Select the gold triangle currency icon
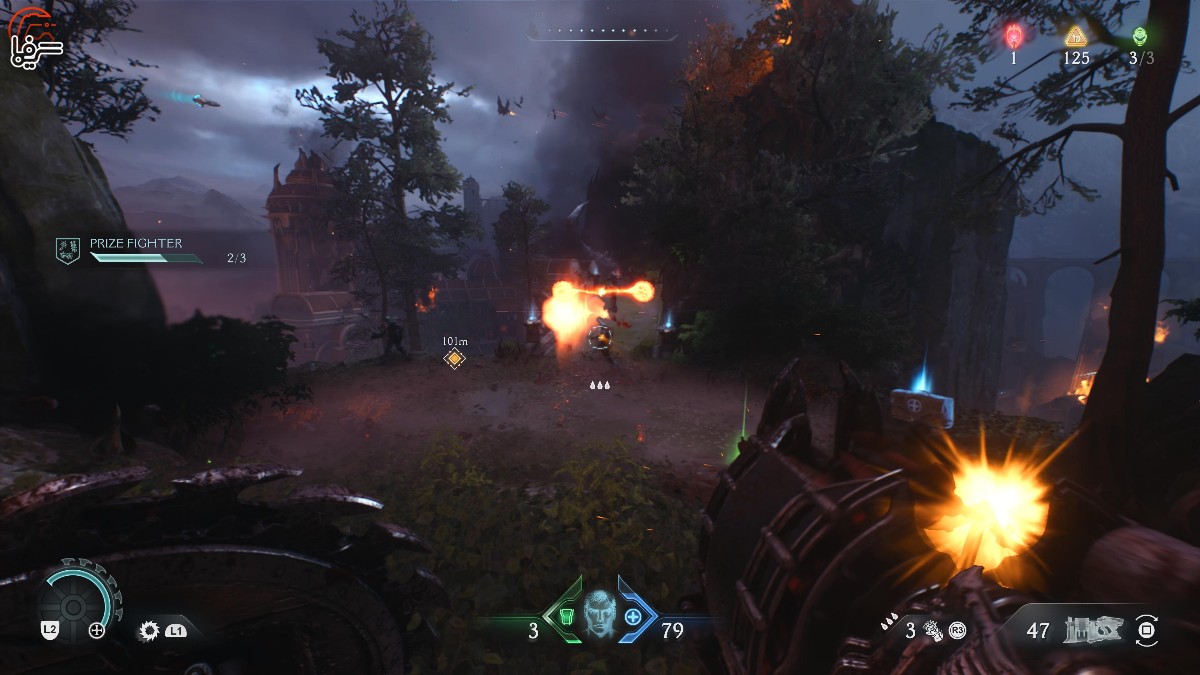This screenshot has height=675, width=1200. pos(1075,37)
